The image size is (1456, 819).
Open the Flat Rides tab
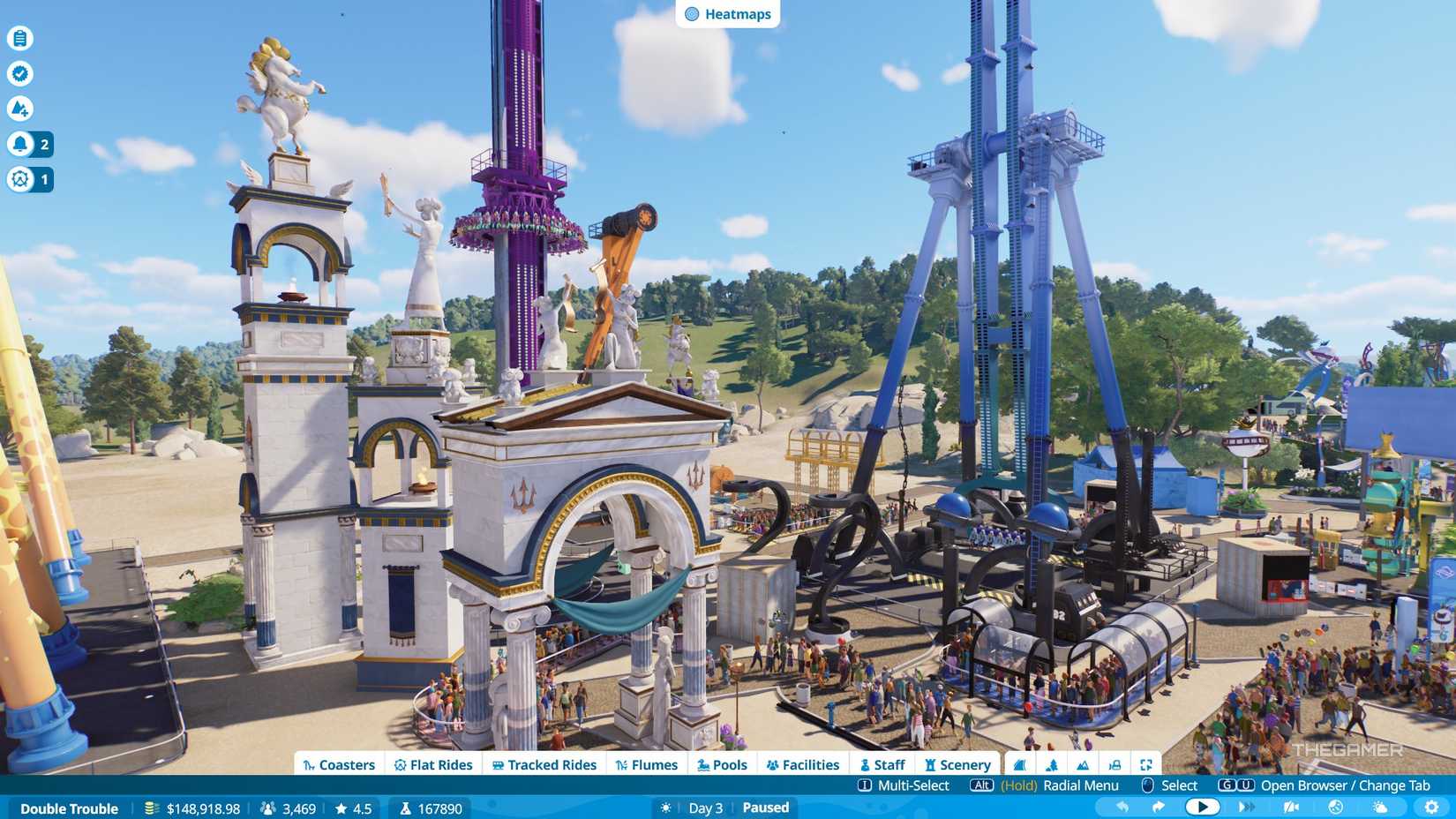(x=434, y=764)
